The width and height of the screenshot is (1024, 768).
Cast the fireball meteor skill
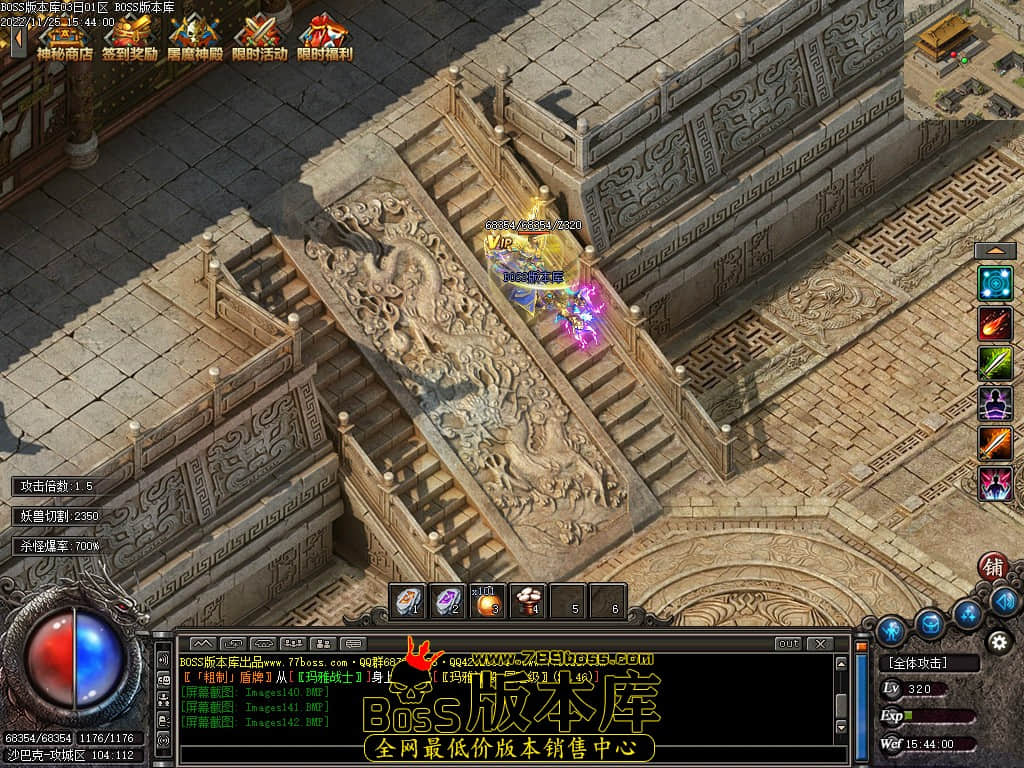point(995,324)
